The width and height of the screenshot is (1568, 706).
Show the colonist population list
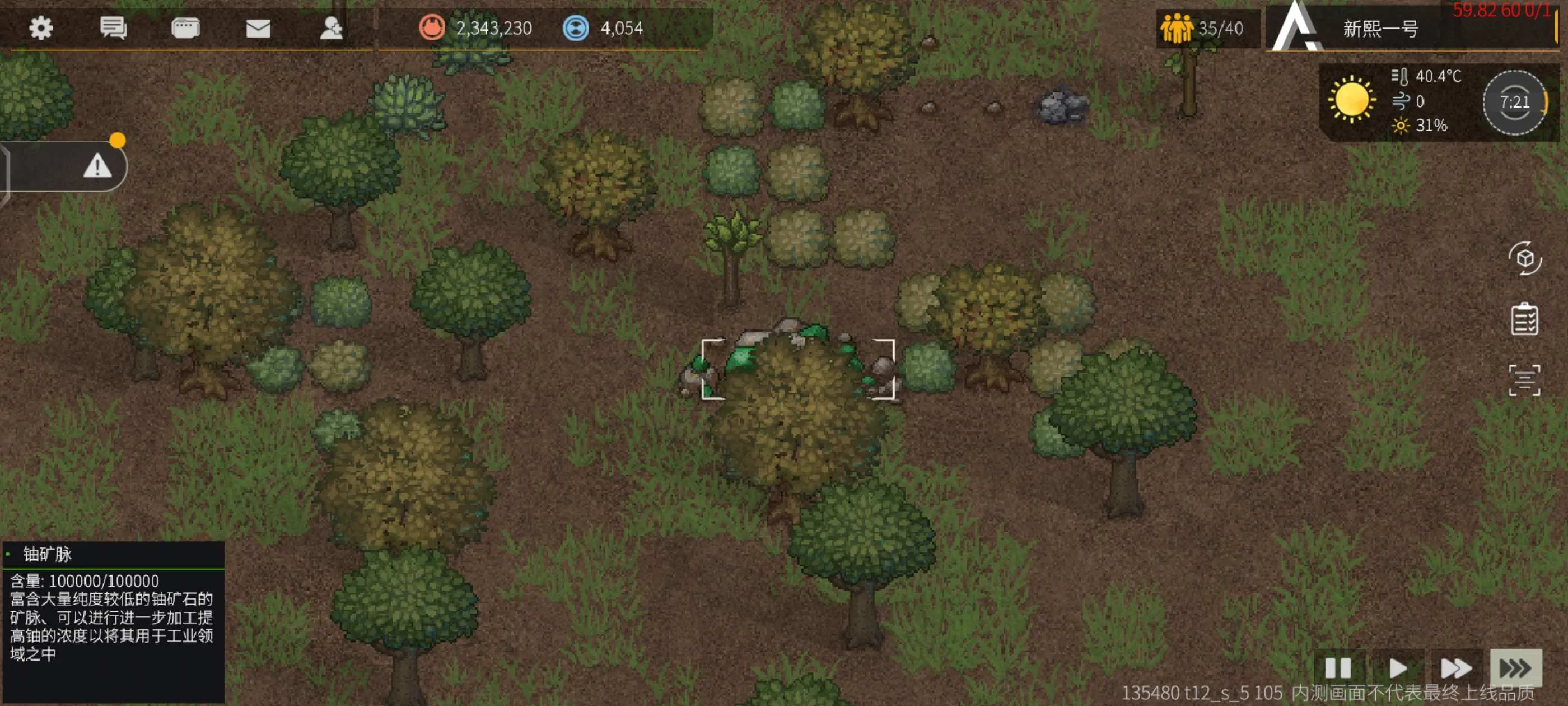(x=1202, y=29)
